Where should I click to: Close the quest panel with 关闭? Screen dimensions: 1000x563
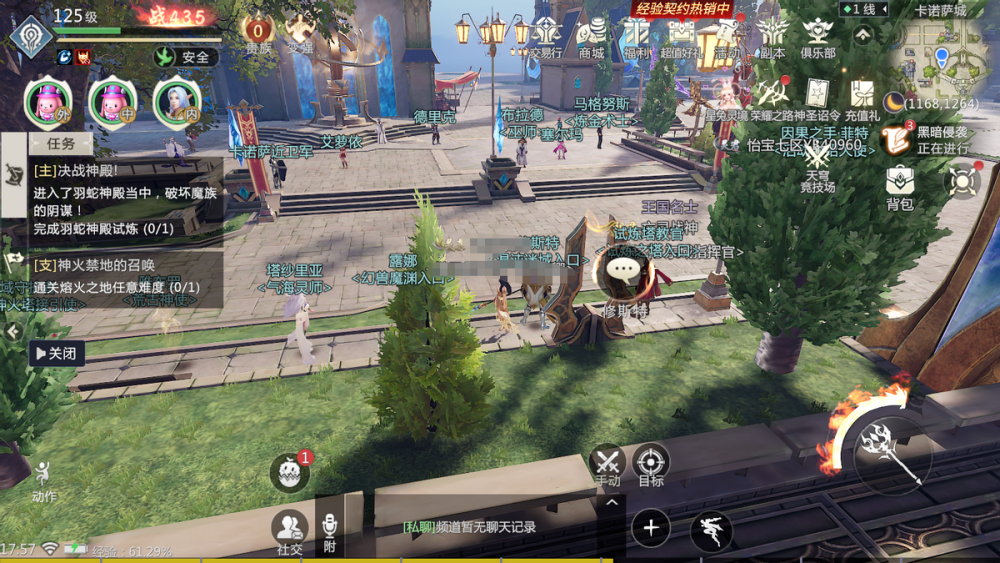[x=56, y=353]
